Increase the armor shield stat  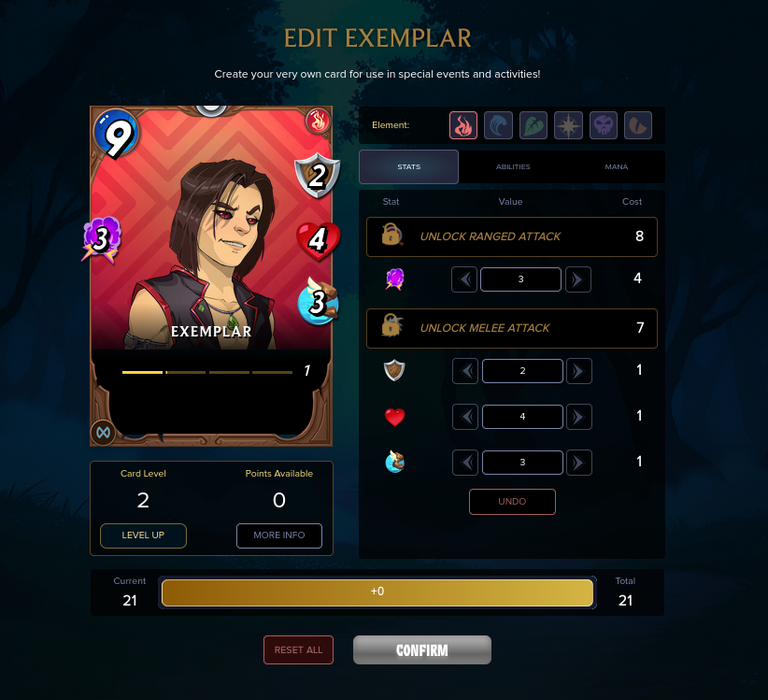tap(578, 371)
